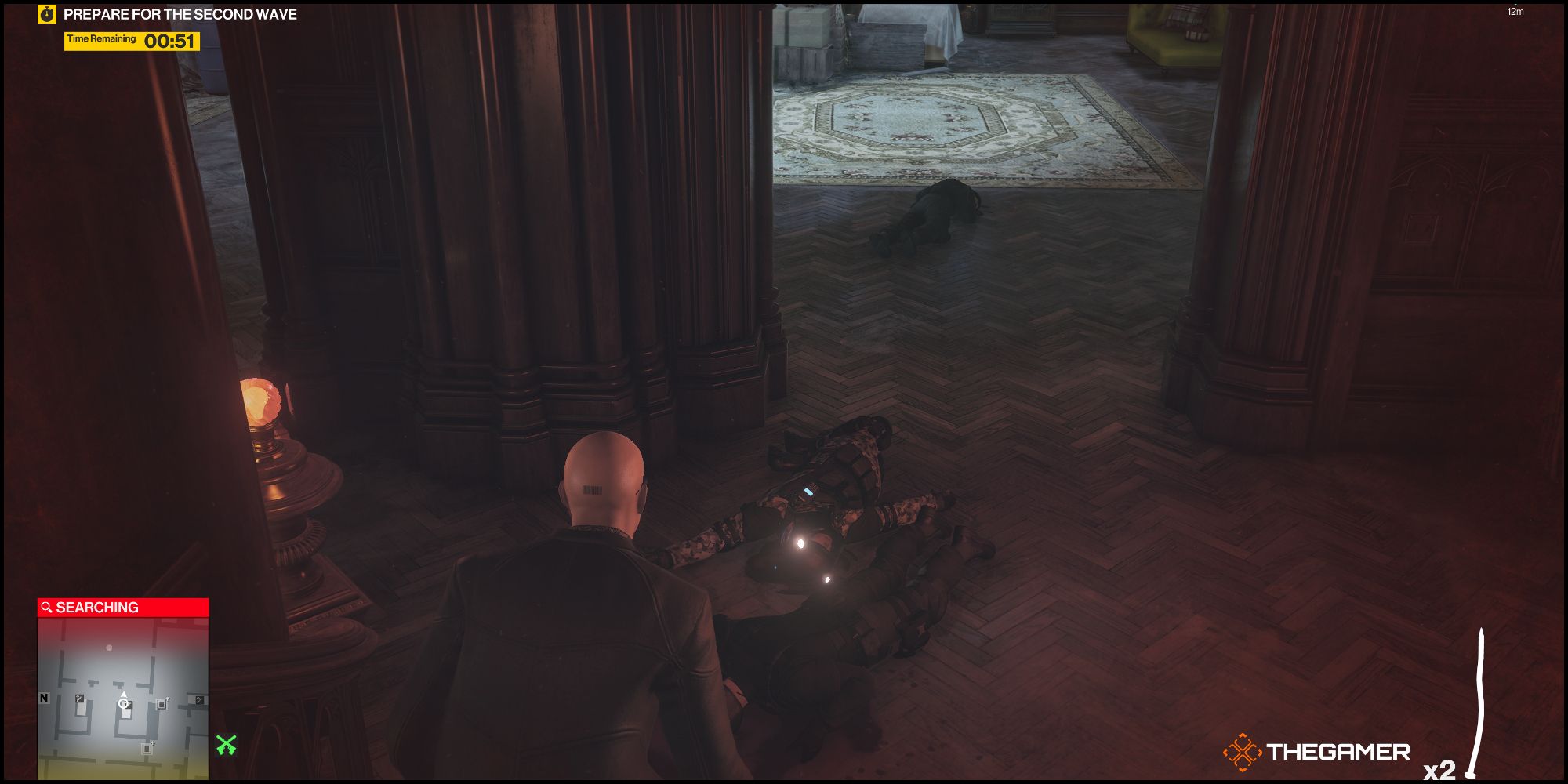Click the door exit icon right of player marker
The image size is (1568, 784).
(x=162, y=704)
